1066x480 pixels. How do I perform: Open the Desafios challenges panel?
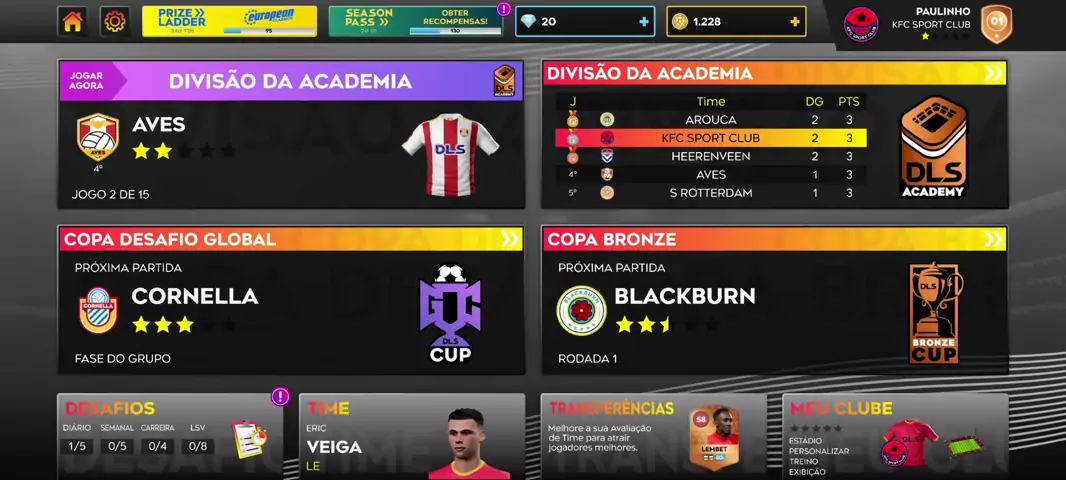170,436
